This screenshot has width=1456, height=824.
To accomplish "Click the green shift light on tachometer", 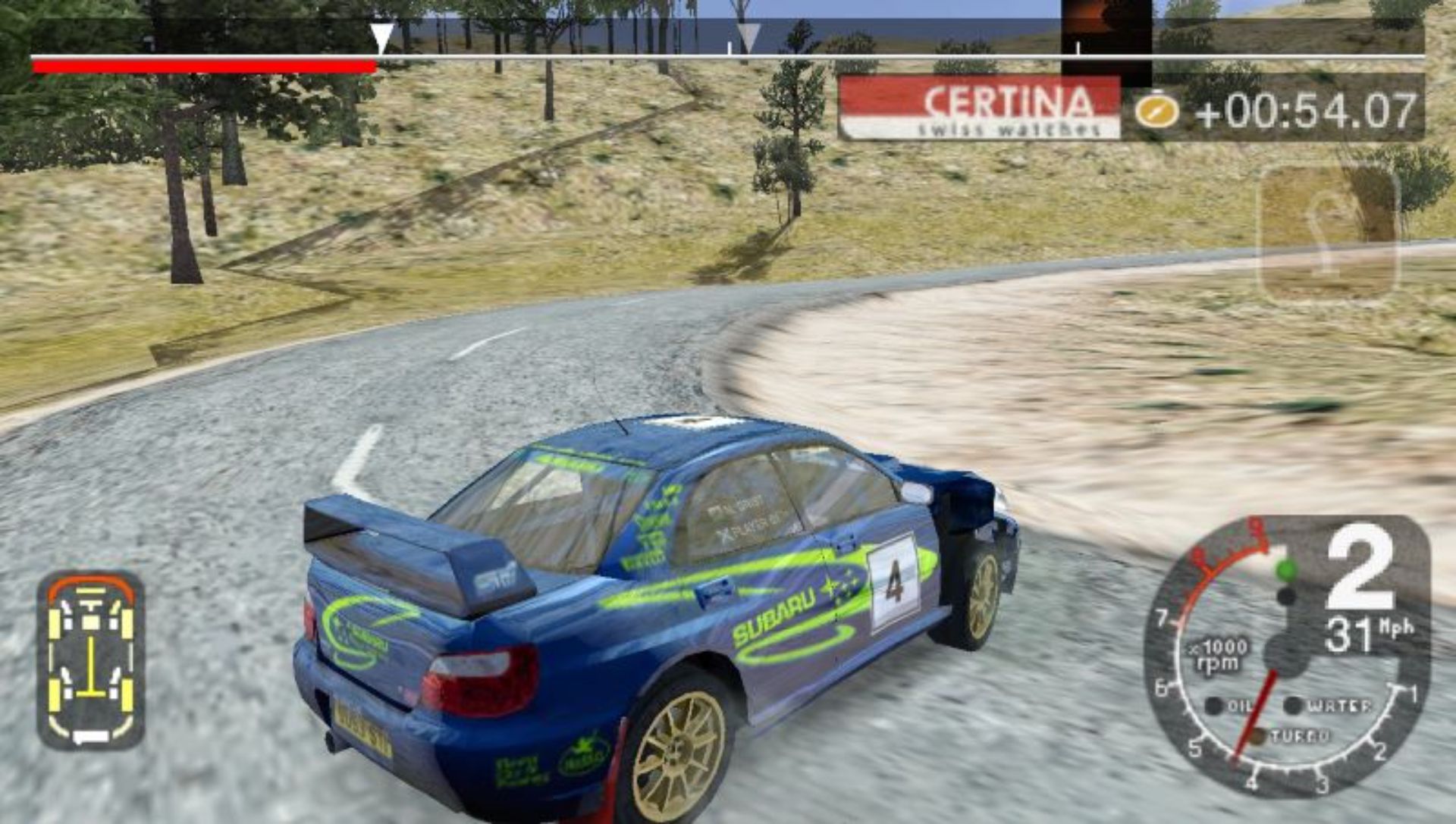I will pyautogui.click(x=1286, y=569).
